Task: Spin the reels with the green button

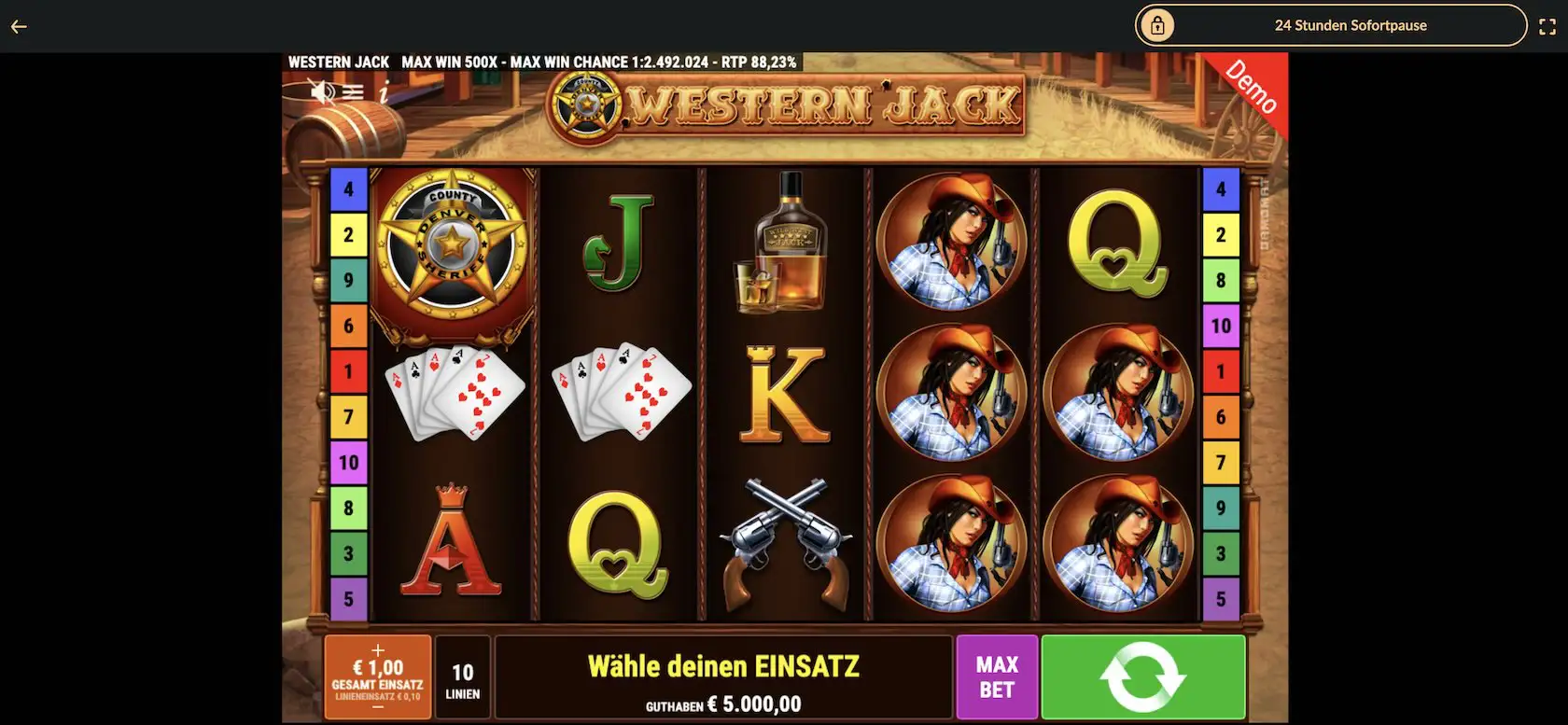Action: coord(1142,677)
